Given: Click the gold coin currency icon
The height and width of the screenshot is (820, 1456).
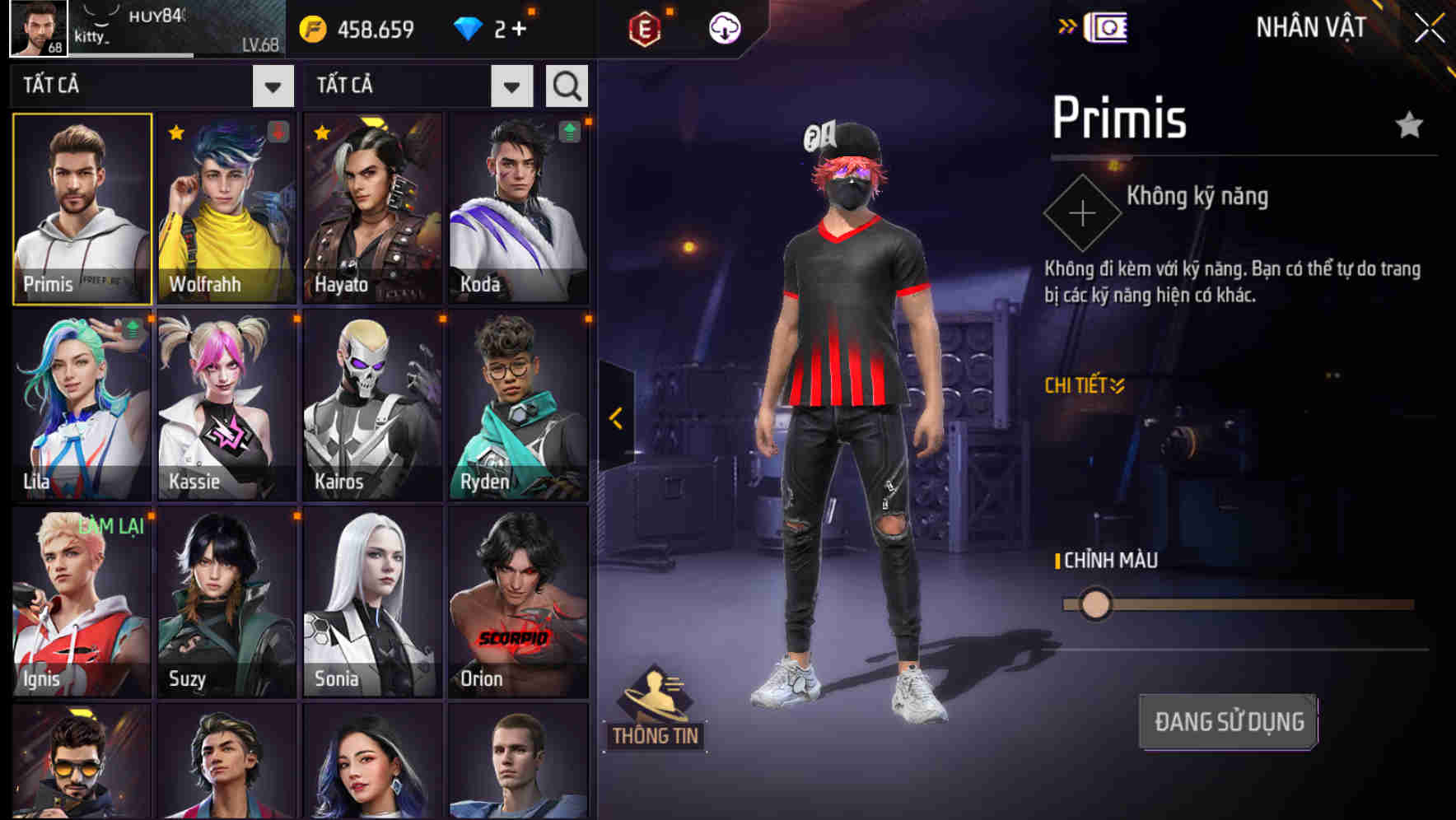Looking at the screenshot, I should click(x=310, y=26).
